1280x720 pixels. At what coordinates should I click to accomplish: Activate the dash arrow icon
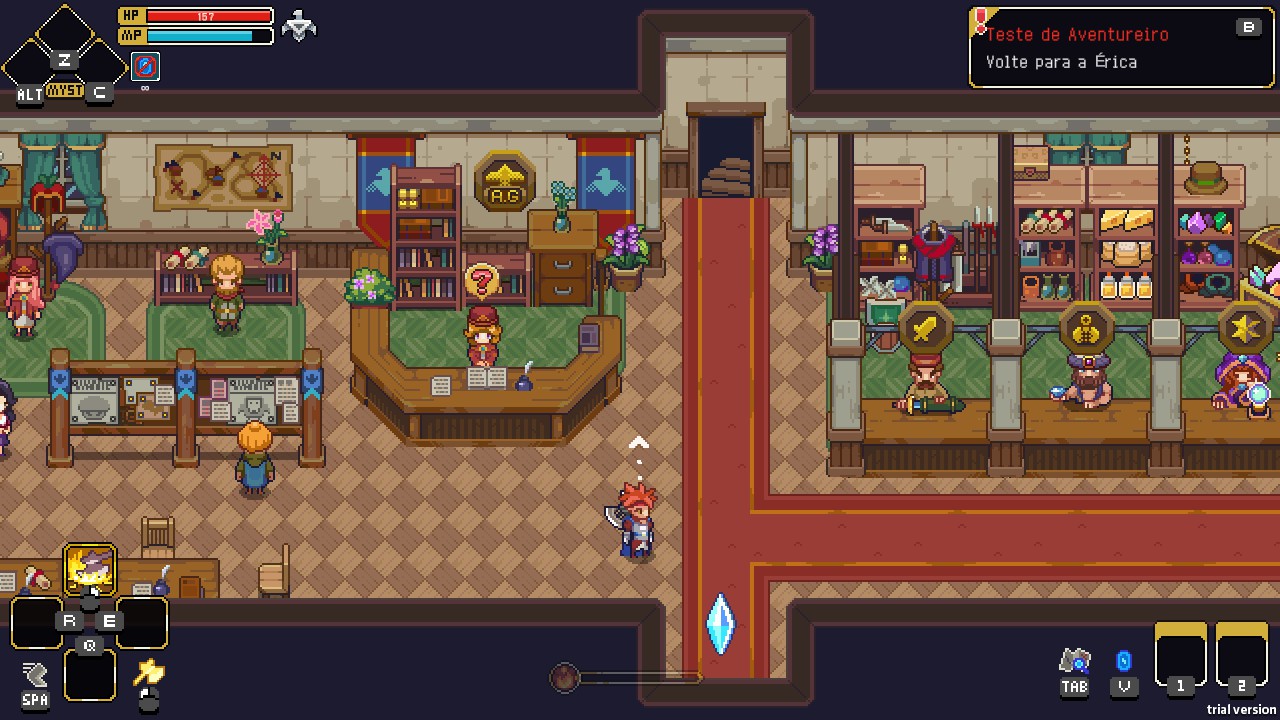(35, 674)
